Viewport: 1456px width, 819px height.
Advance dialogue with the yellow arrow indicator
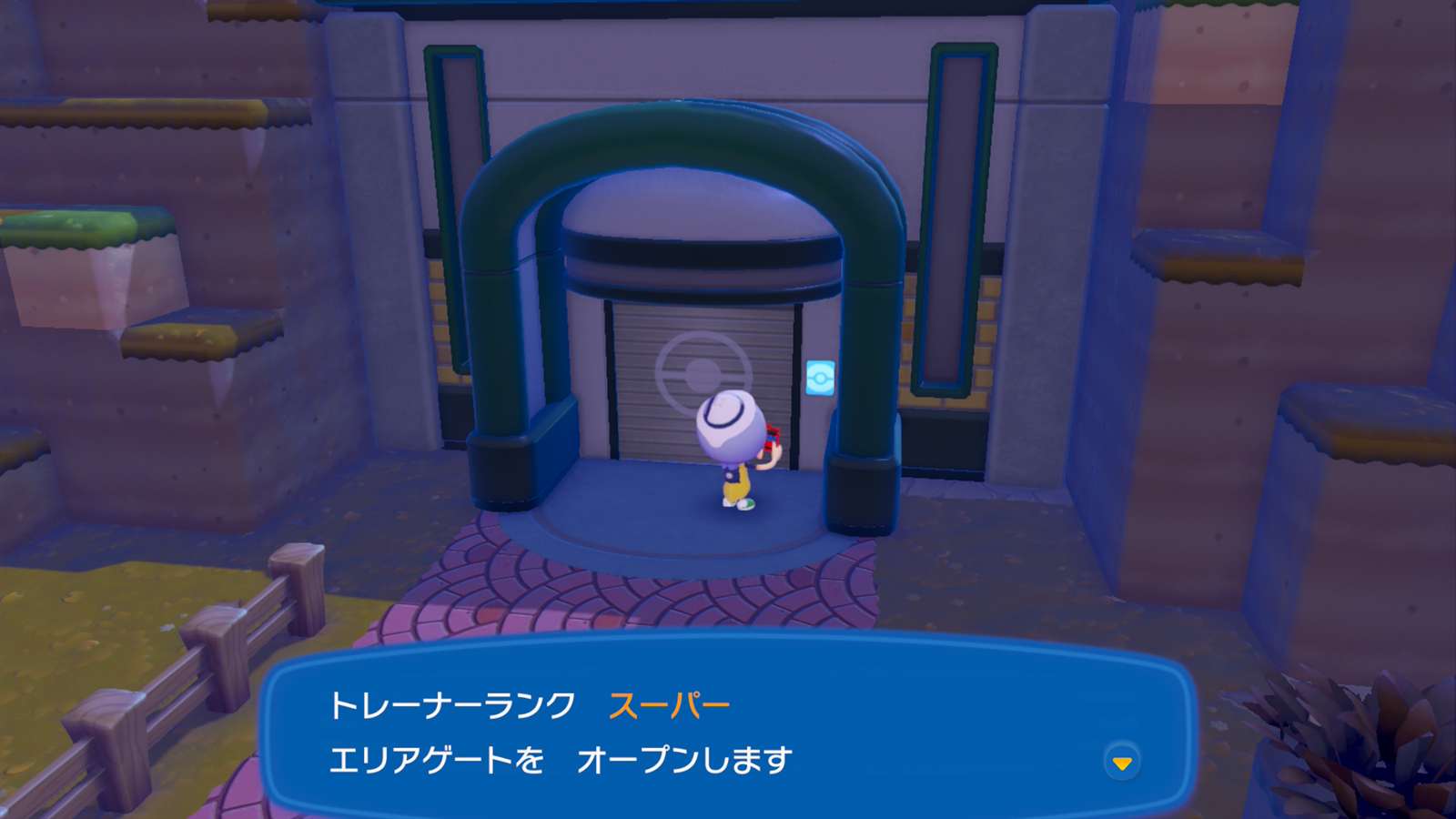click(x=1122, y=763)
